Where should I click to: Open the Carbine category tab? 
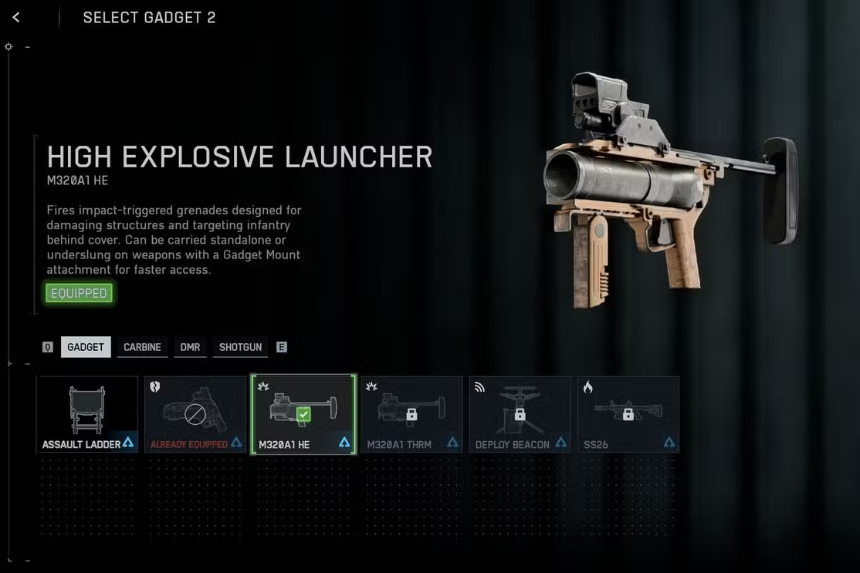[143, 347]
